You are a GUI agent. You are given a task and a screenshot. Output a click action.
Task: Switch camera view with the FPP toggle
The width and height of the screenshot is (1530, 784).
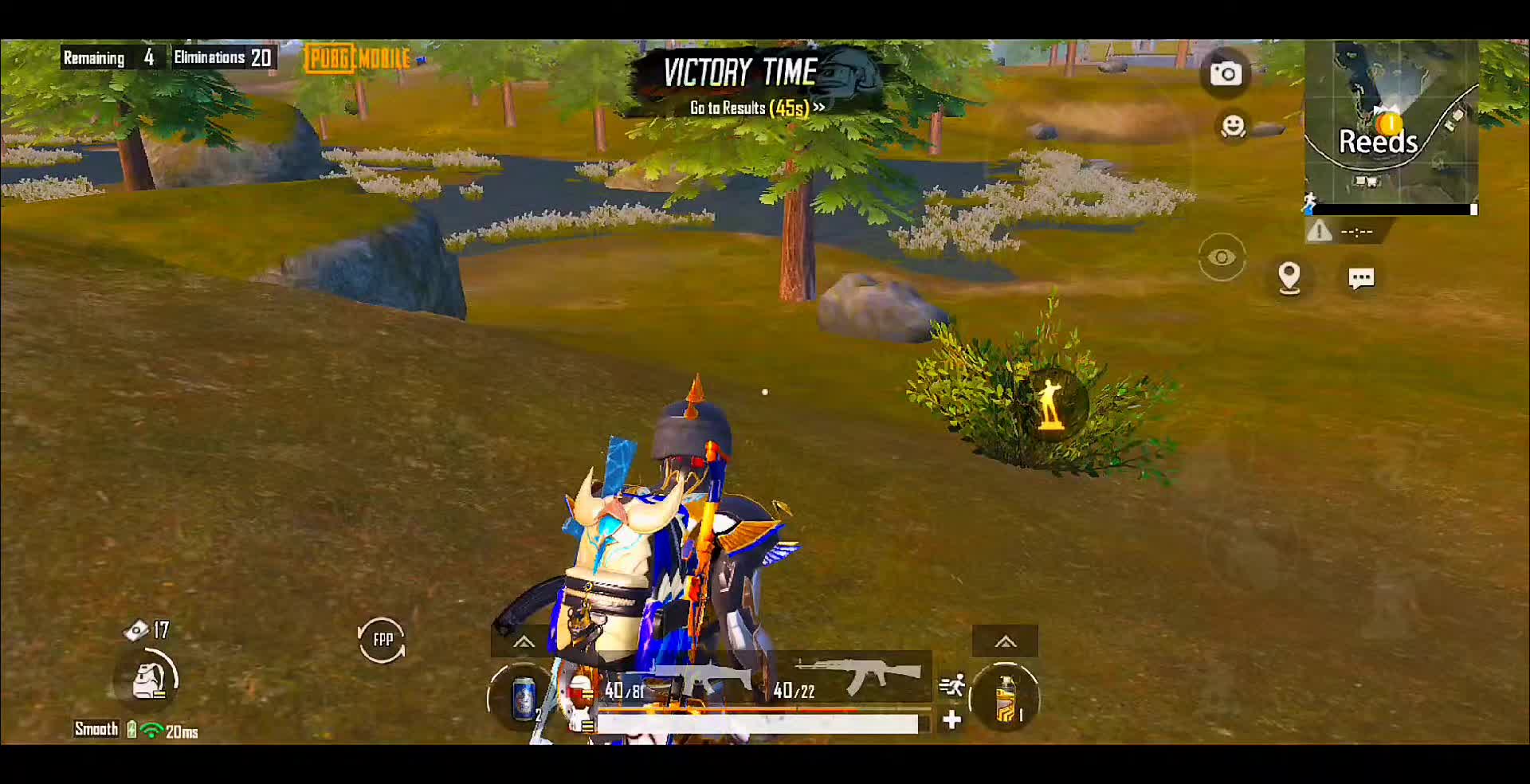(x=382, y=639)
